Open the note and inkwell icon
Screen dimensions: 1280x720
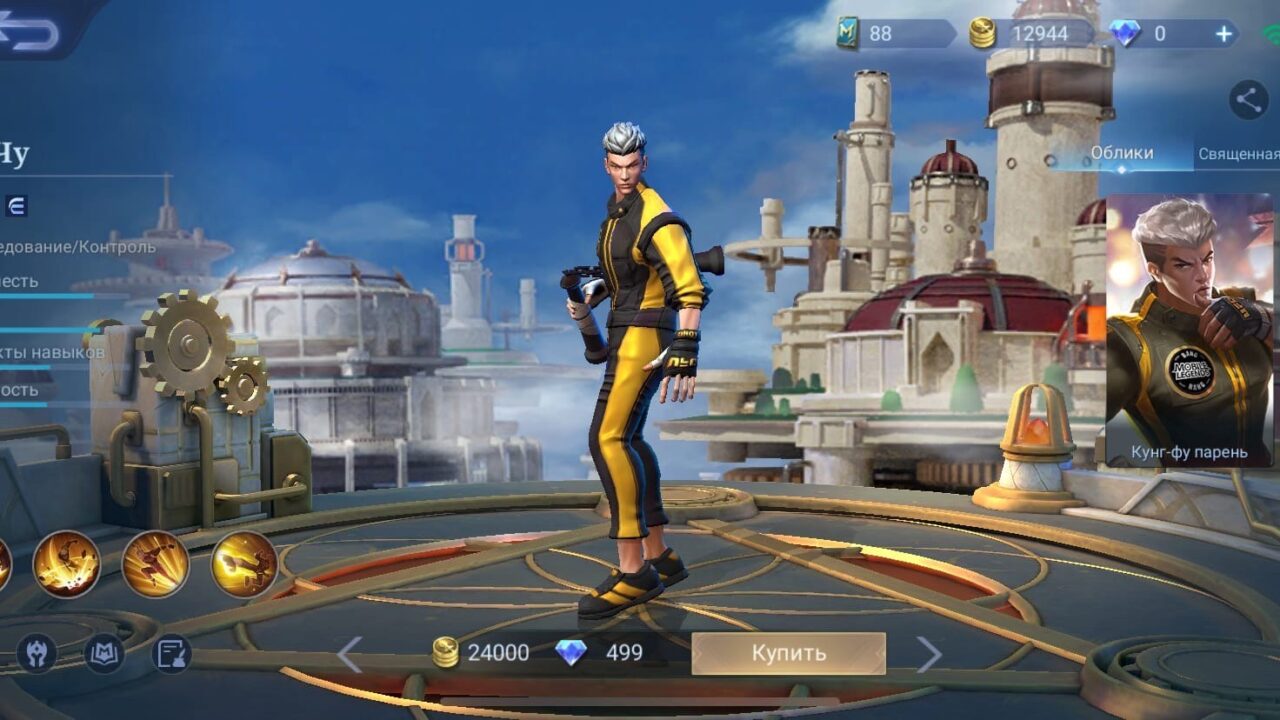(171, 653)
